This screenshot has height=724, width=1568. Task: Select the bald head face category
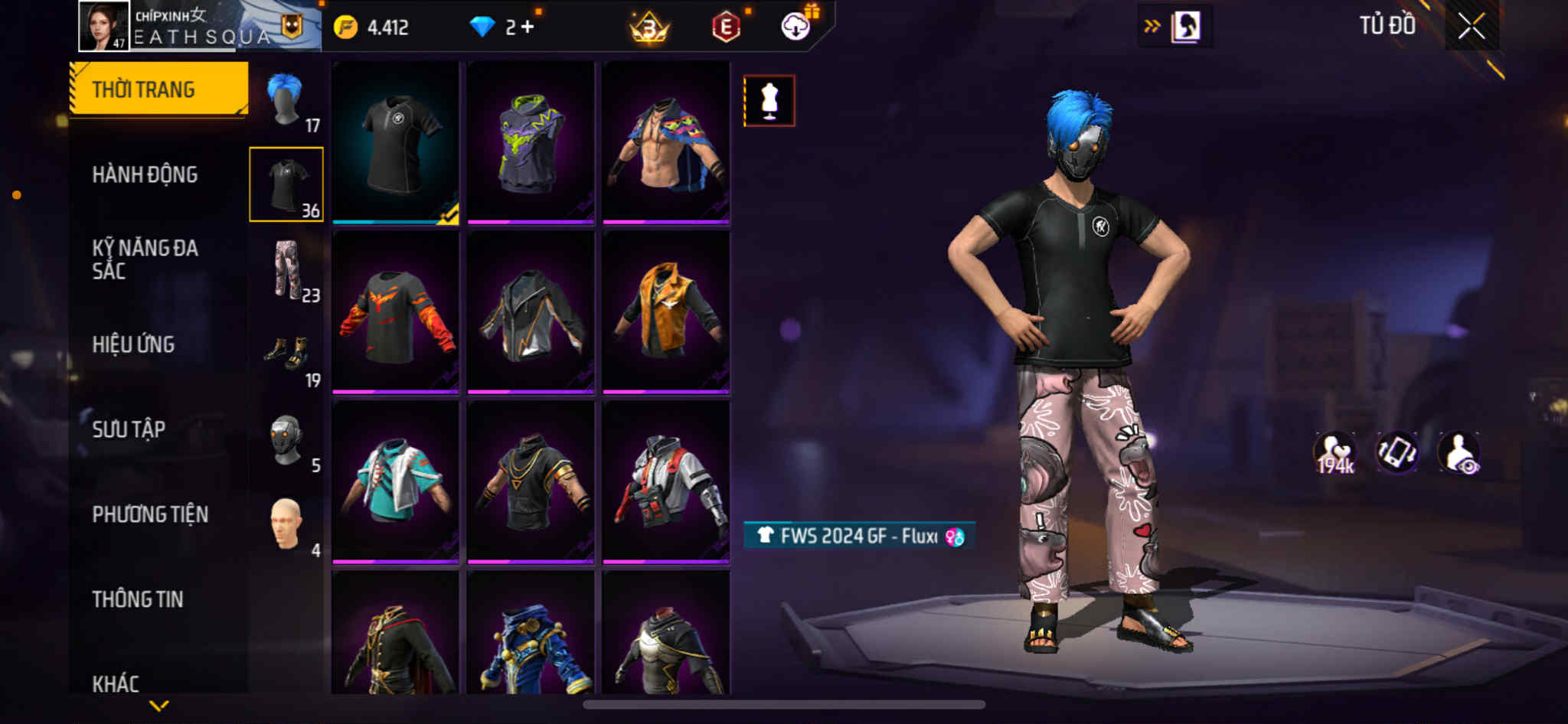pyautogui.click(x=286, y=524)
